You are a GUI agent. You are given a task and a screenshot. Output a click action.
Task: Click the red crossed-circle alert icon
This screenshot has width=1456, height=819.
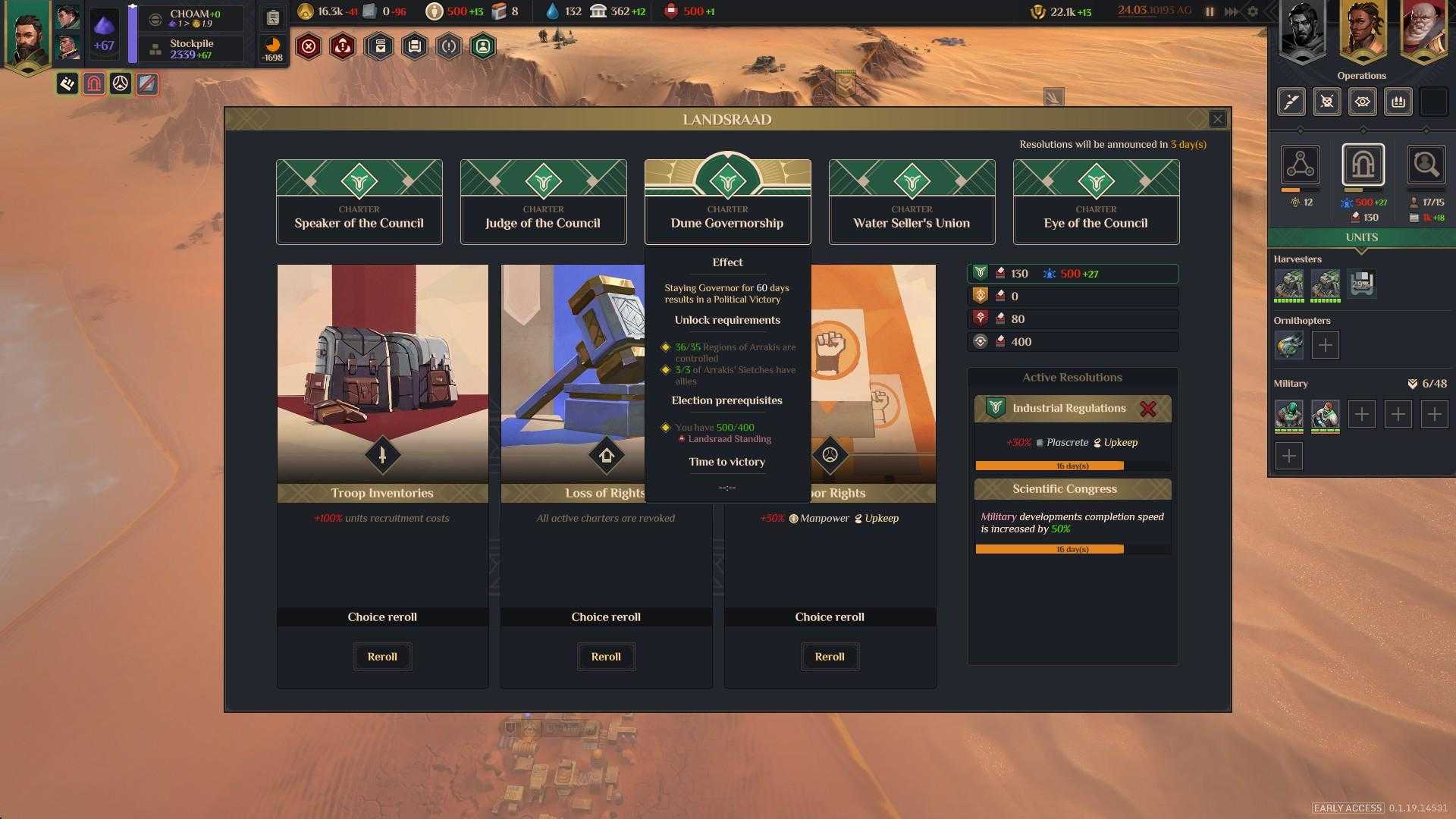(309, 47)
